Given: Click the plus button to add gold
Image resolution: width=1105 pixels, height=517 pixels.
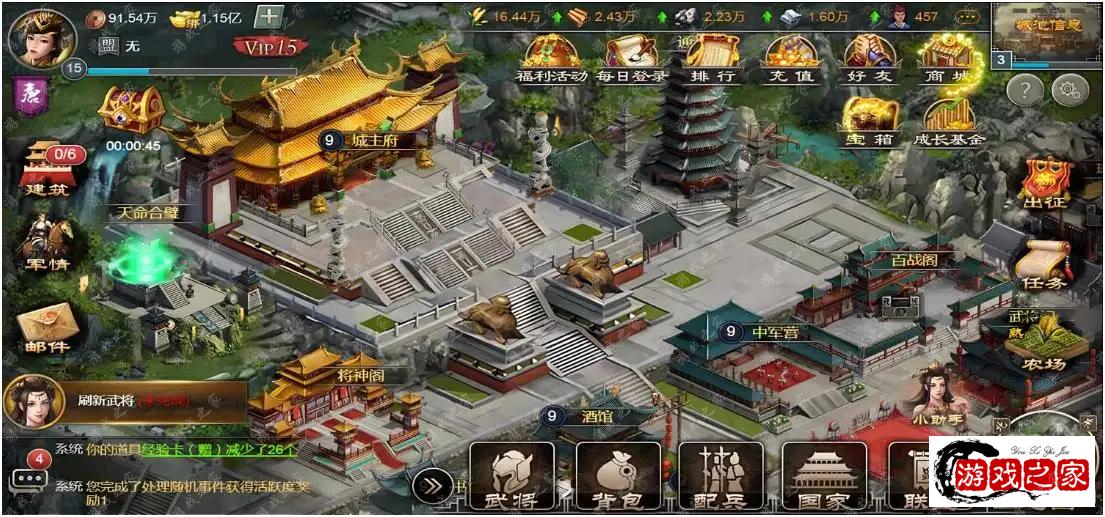Looking at the screenshot, I should click(268, 17).
